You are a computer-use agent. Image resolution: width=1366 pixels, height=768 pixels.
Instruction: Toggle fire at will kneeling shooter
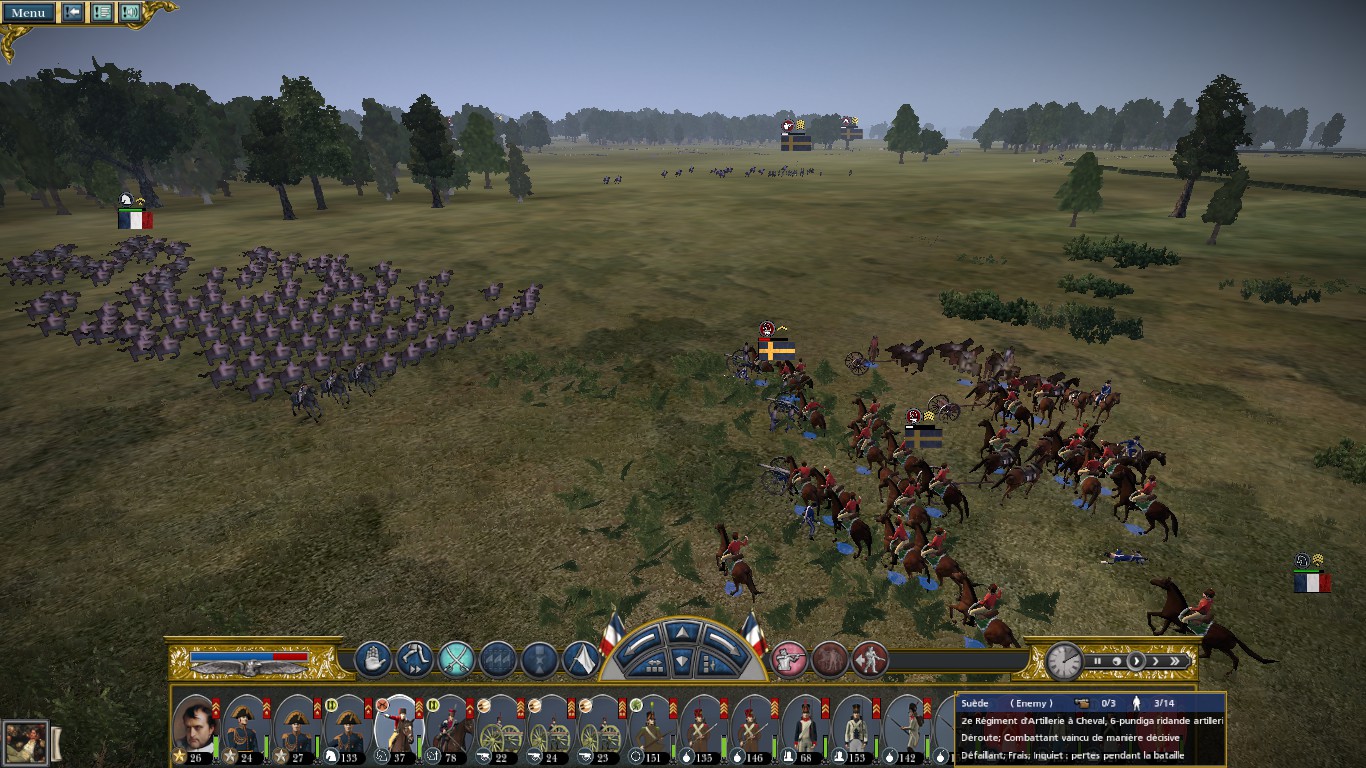[789, 659]
